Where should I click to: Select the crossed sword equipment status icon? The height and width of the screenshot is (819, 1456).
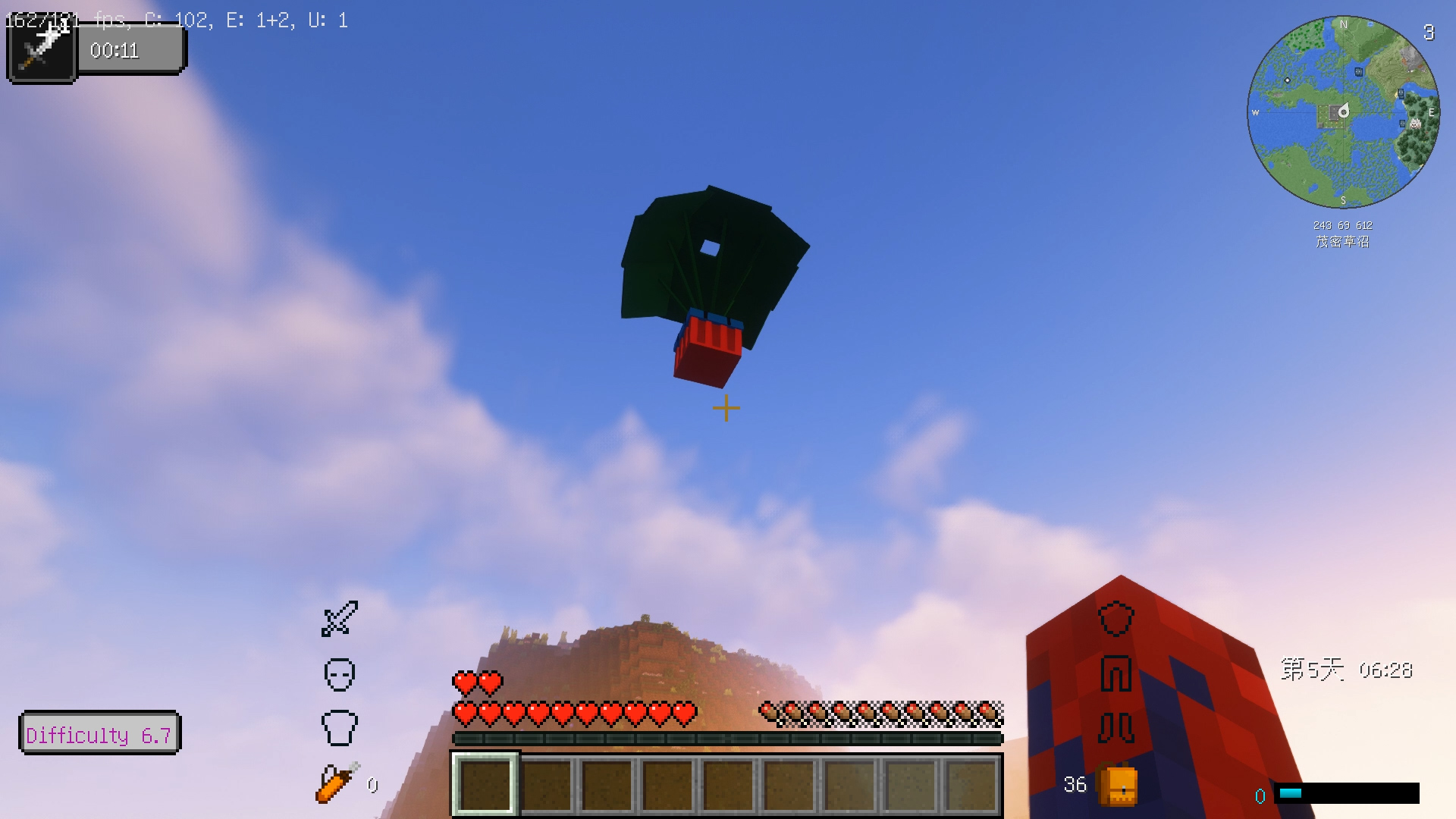[x=339, y=620]
